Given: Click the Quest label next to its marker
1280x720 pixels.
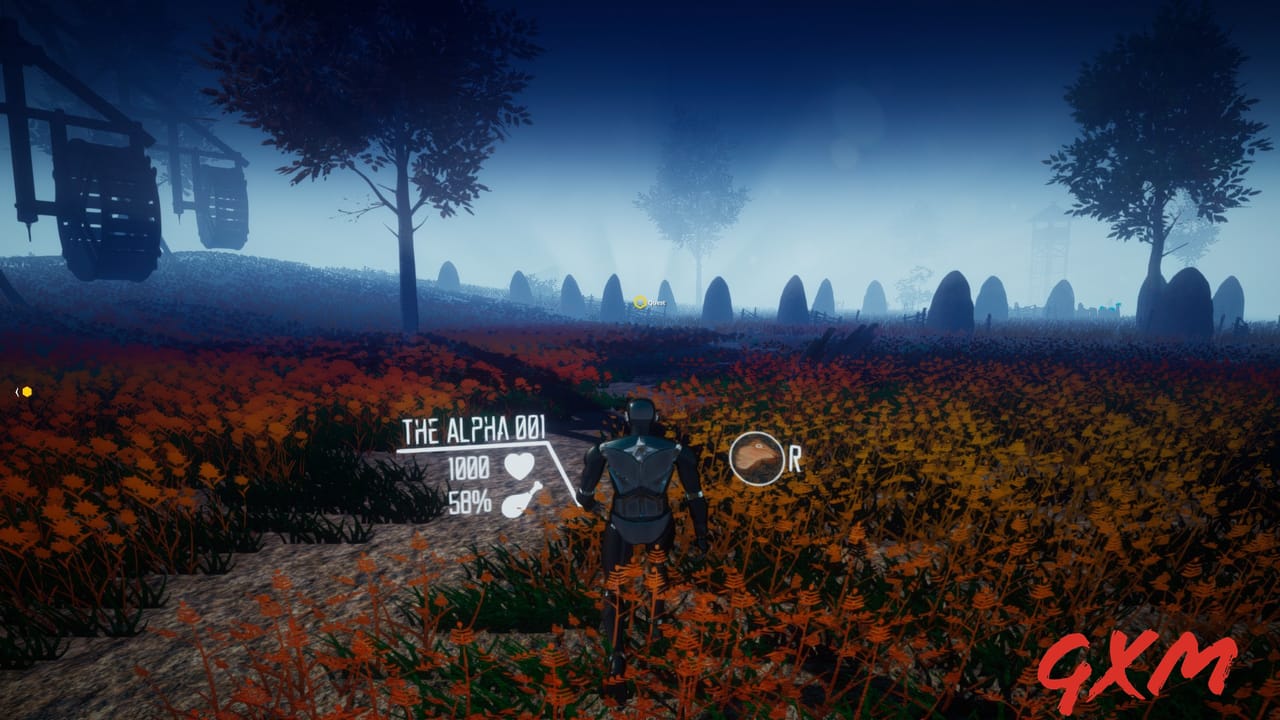Looking at the screenshot, I should [x=657, y=303].
